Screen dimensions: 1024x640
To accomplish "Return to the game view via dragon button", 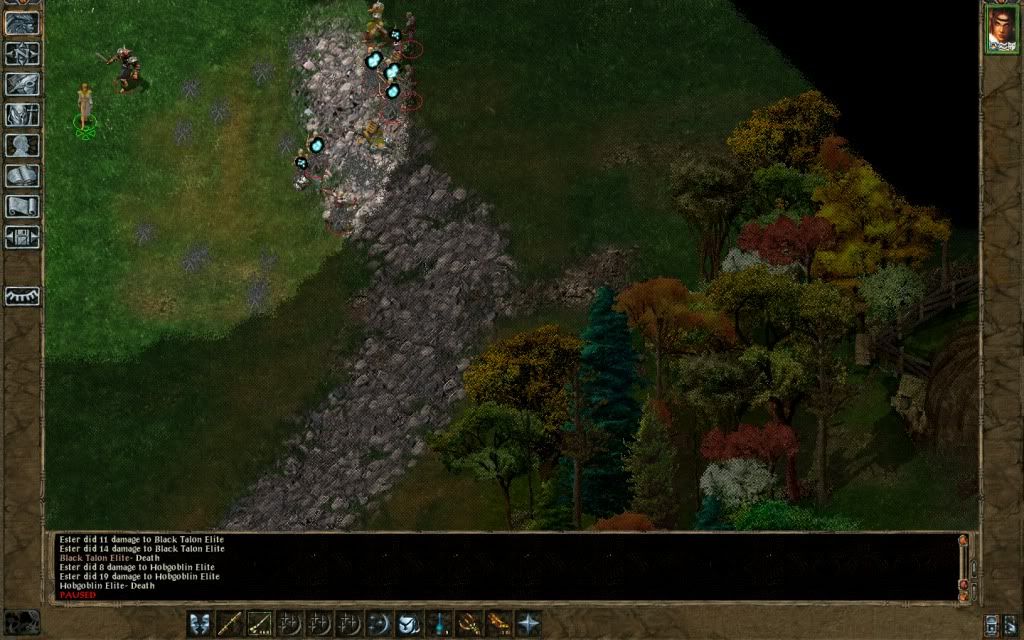I will point(22,24).
